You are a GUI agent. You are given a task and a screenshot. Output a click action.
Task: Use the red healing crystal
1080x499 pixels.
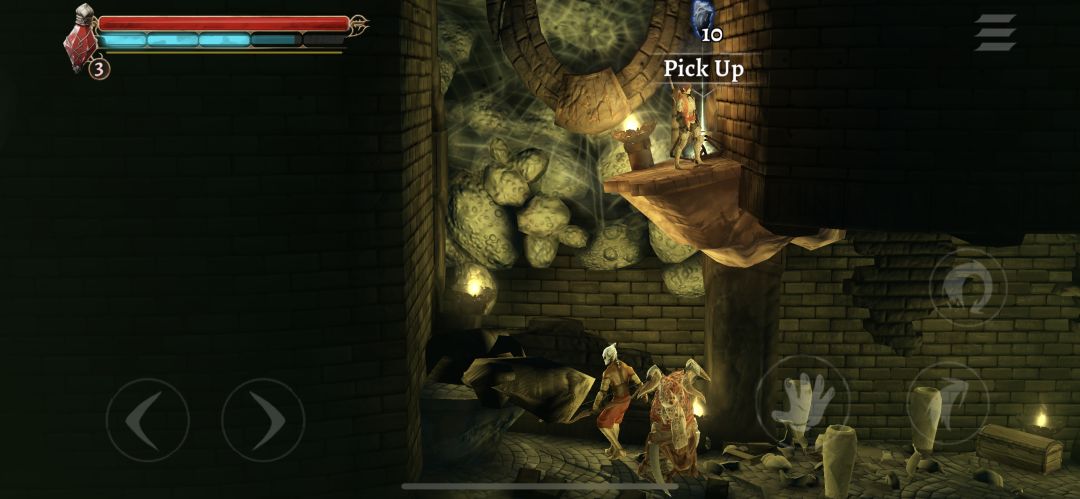(x=82, y=41)
